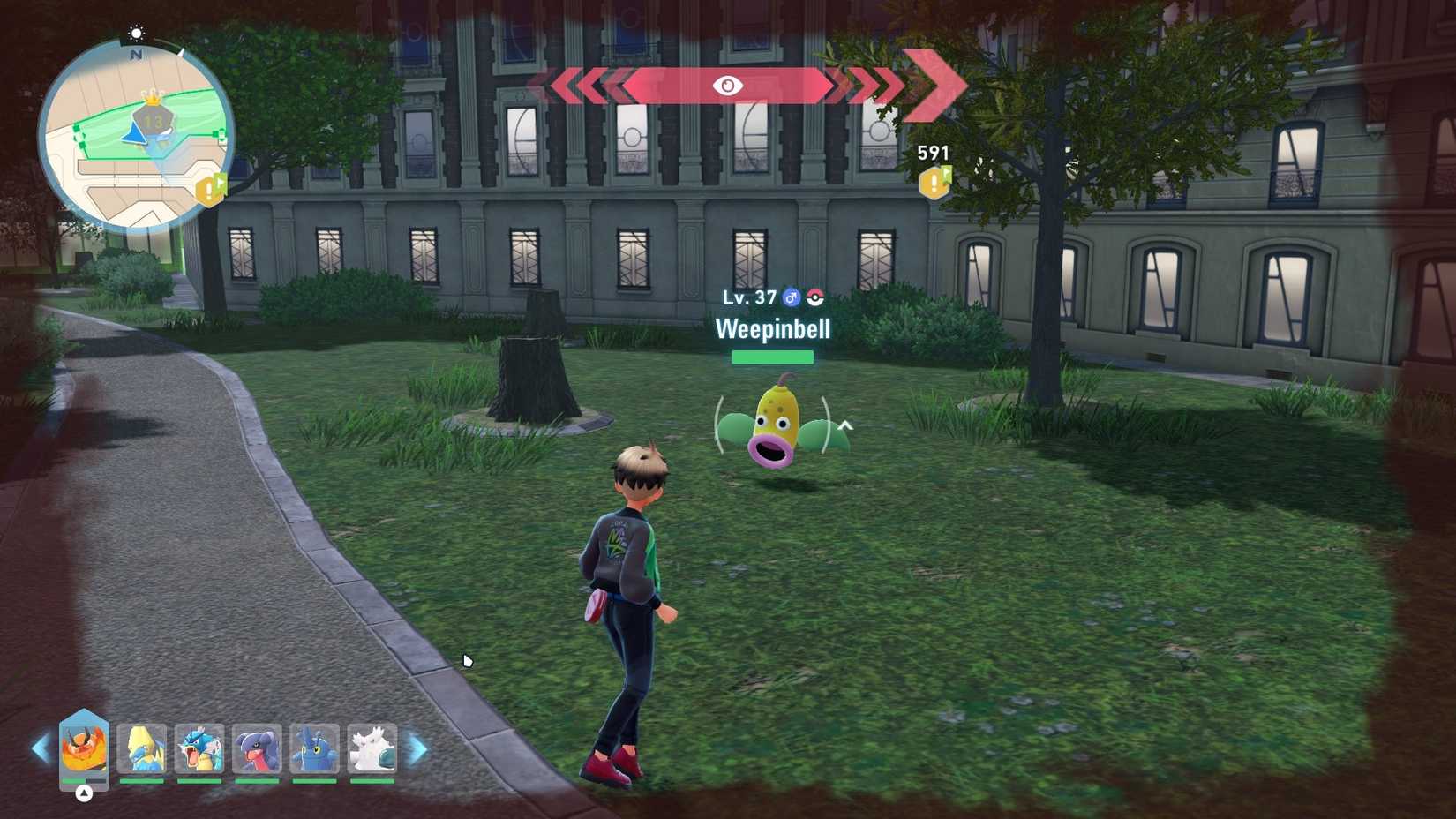Click the North compass marker on the minimap
Image resolution: width=1456 pixels, height=819 pixels.
point(136,53)
